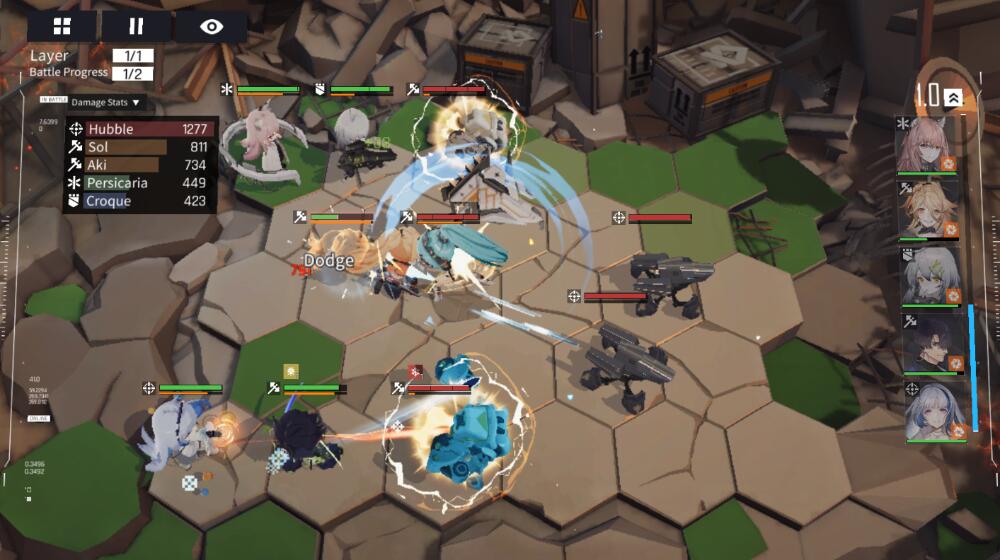Viewport: 1000px width, 560px height.
Task: Select the grey-haired Croque portrait
Action: [927, 277]
